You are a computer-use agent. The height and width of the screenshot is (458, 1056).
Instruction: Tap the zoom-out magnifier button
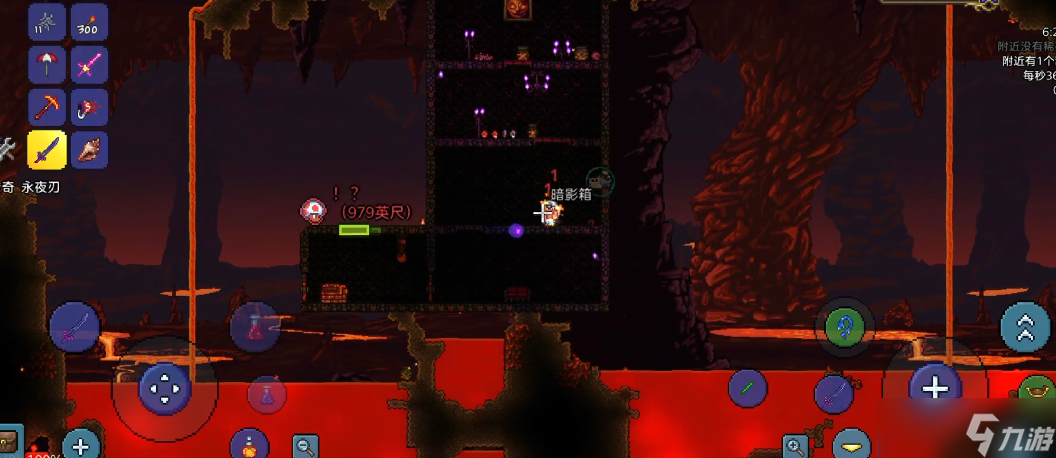pos(306,446)
